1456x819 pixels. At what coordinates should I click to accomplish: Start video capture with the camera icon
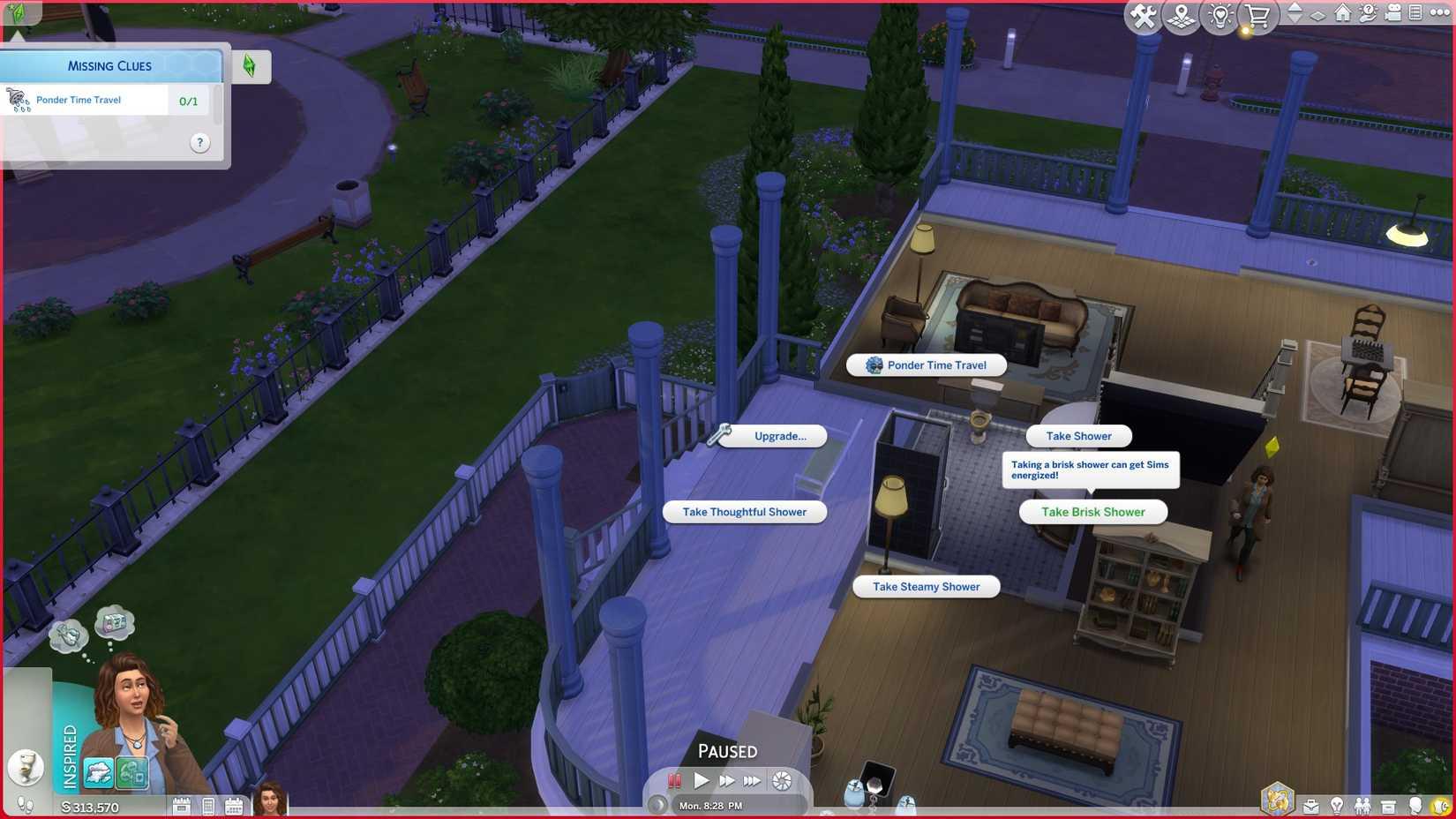coord(1395,13)
